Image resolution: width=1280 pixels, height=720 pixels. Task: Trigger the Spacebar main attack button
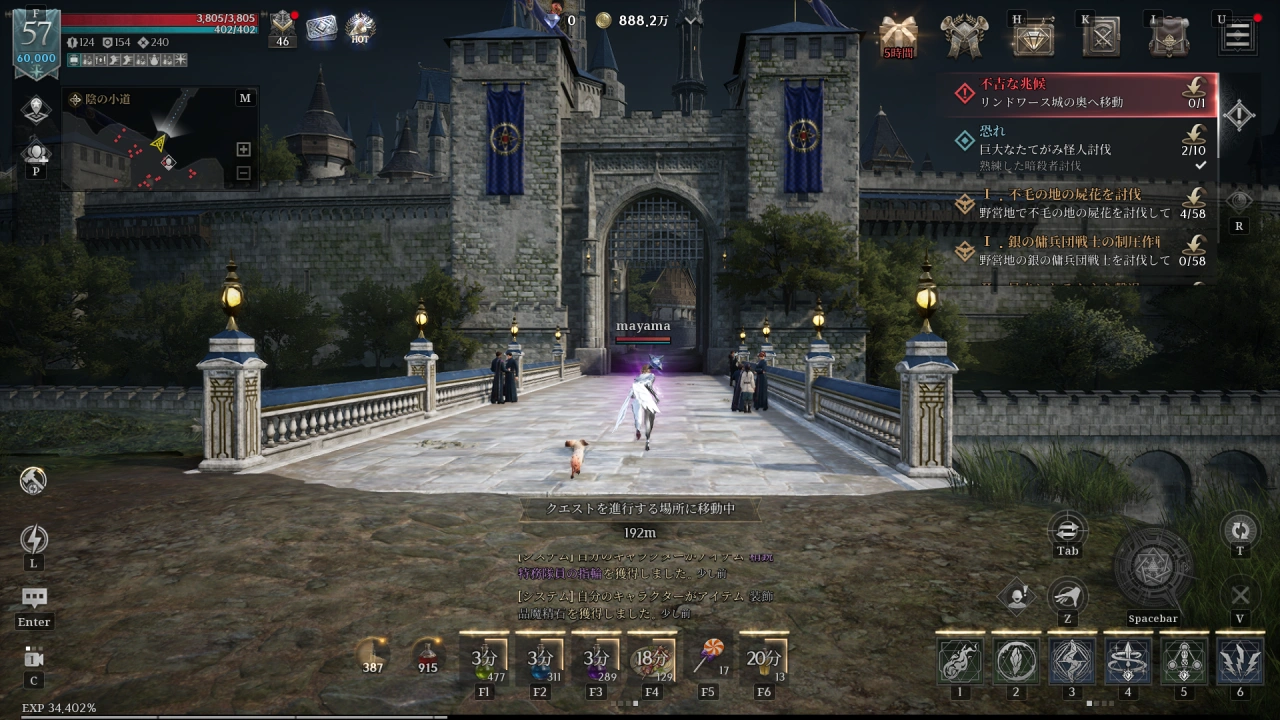pos(1153,569)
